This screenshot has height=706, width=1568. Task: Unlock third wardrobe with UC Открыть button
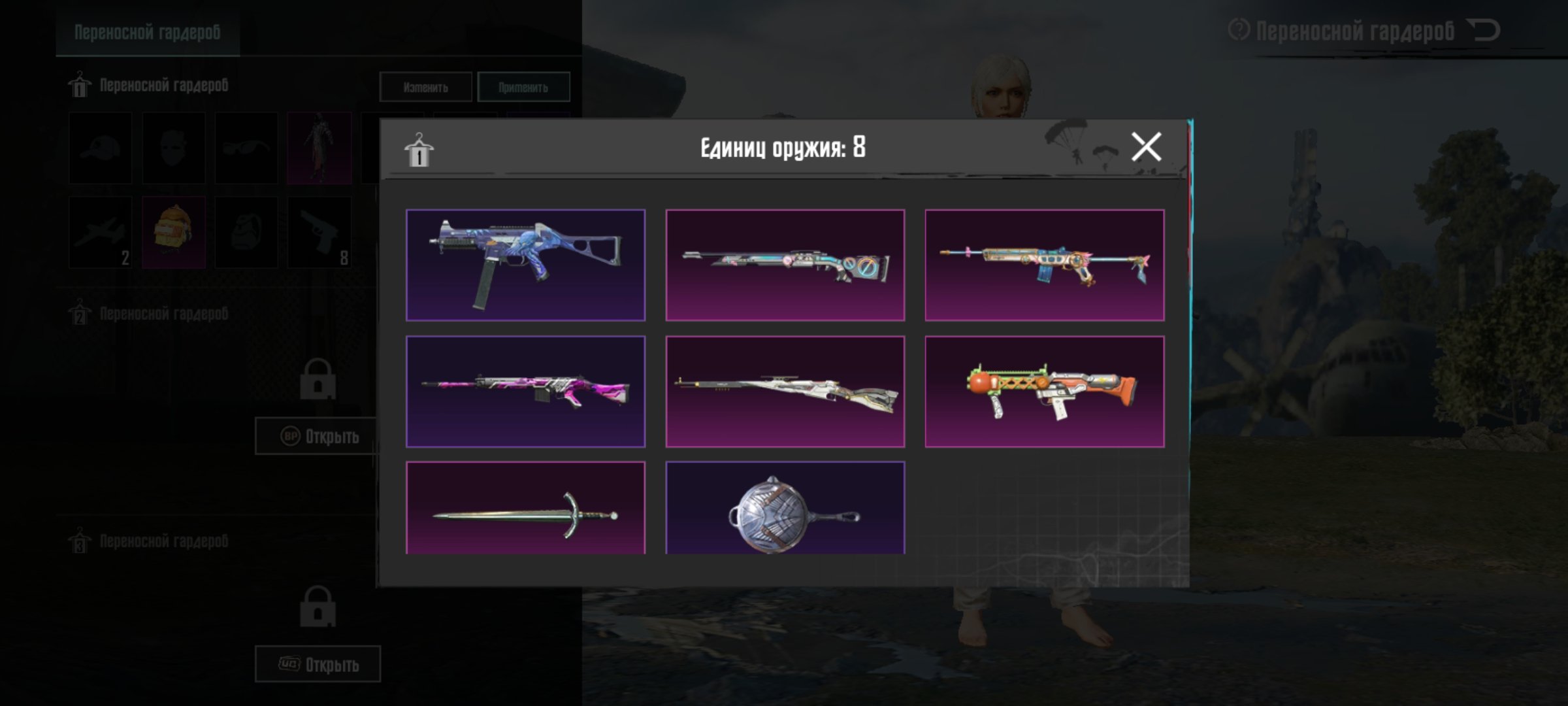pyautogui.click(x=318, y=664)
